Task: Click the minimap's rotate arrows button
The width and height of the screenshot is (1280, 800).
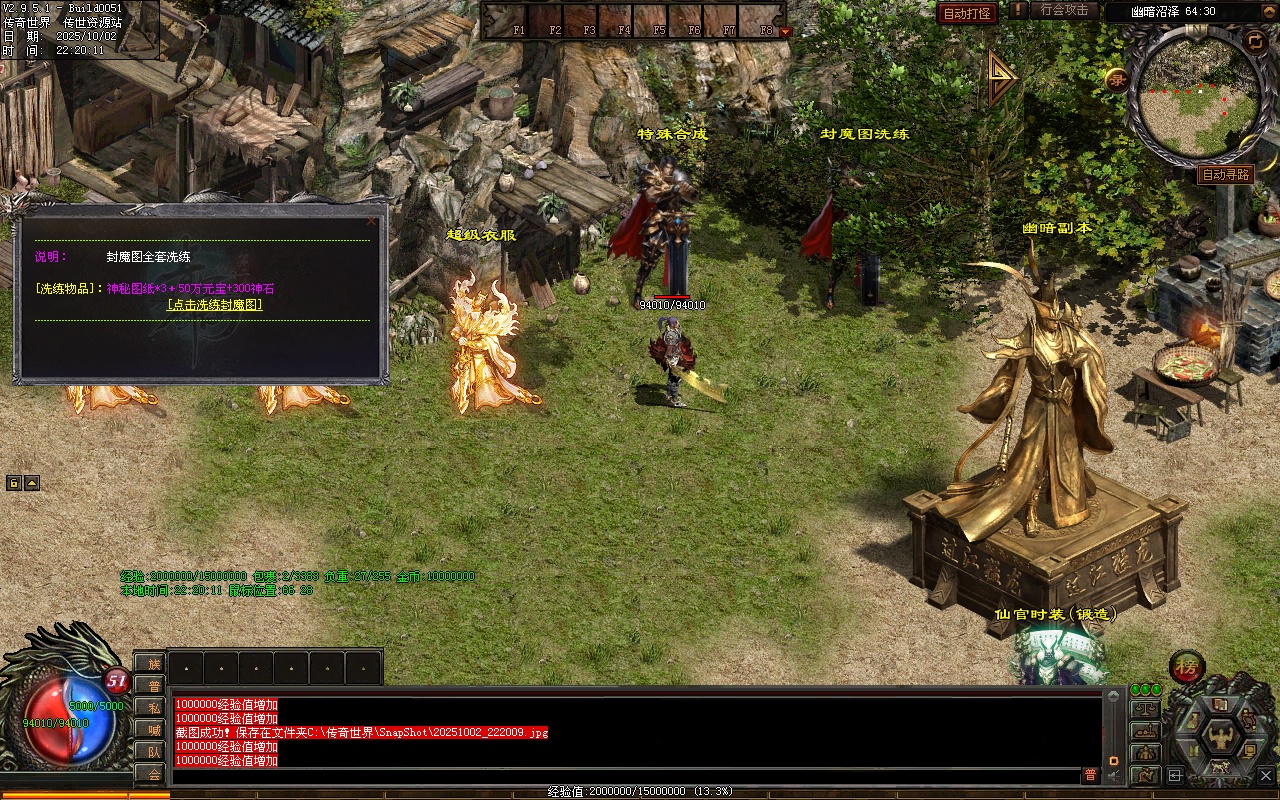Action: [x=1255, y=41]
